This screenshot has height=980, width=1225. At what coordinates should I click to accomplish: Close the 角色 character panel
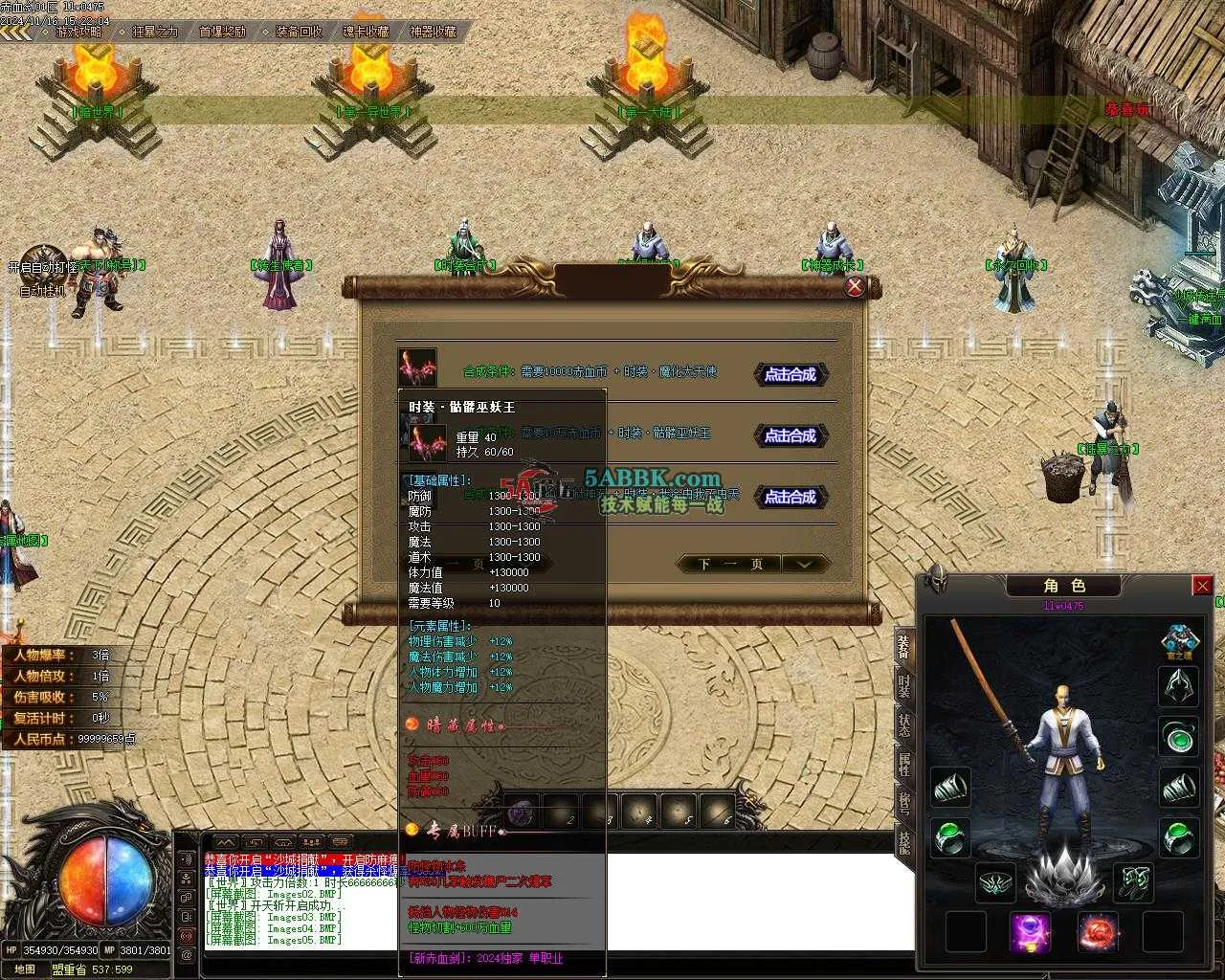click(1202, 586)
